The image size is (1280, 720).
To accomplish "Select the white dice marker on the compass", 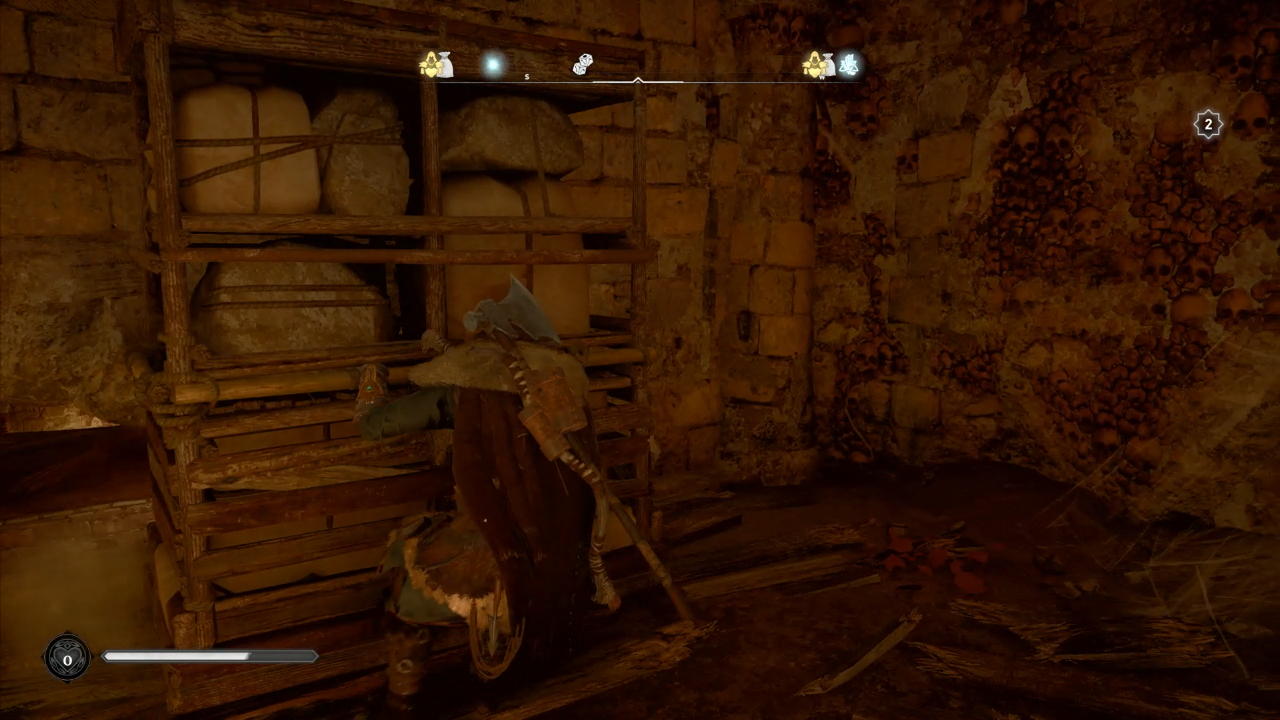I will click(x=583, y=65).
